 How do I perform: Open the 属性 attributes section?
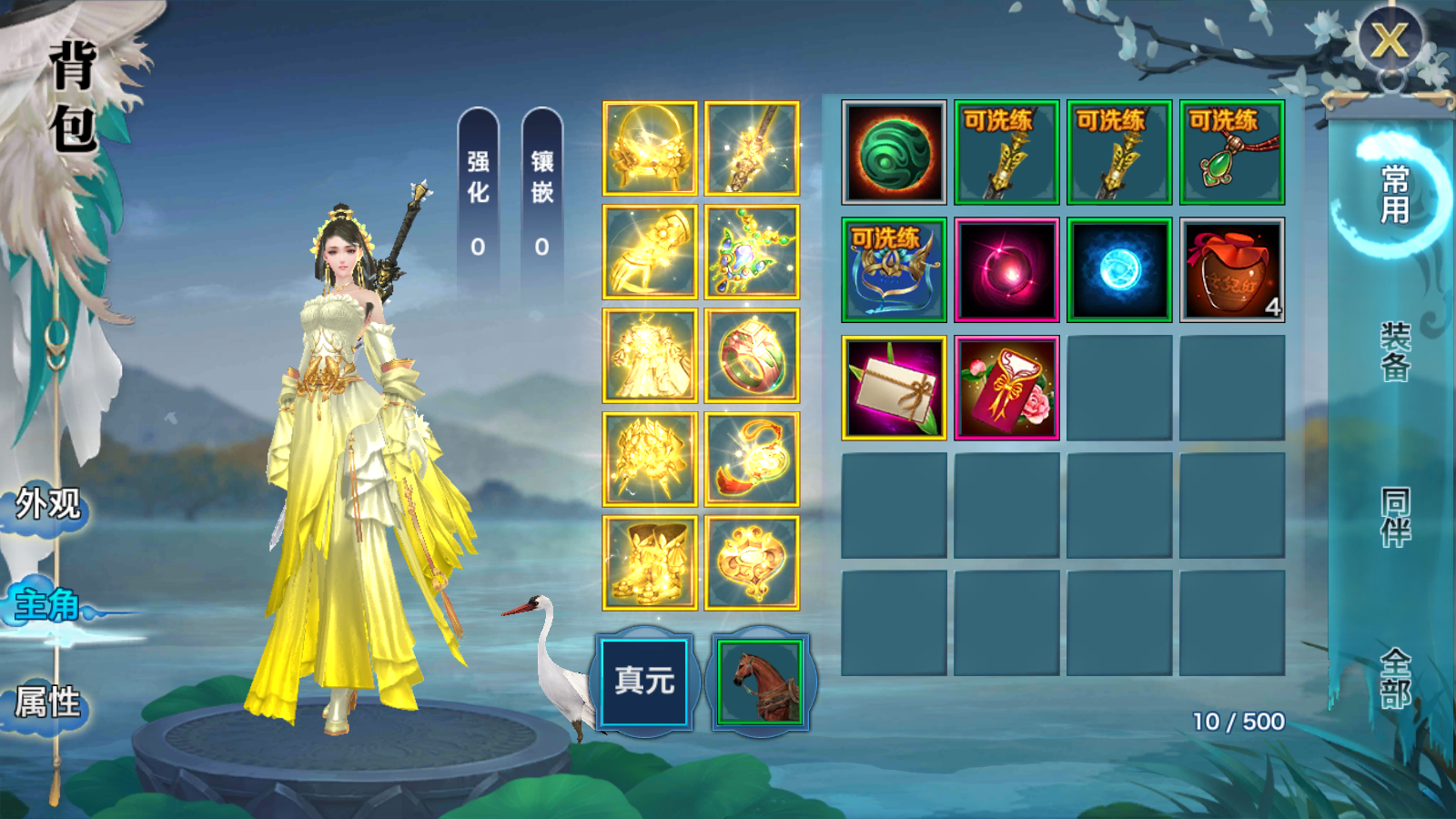(48, 703)
